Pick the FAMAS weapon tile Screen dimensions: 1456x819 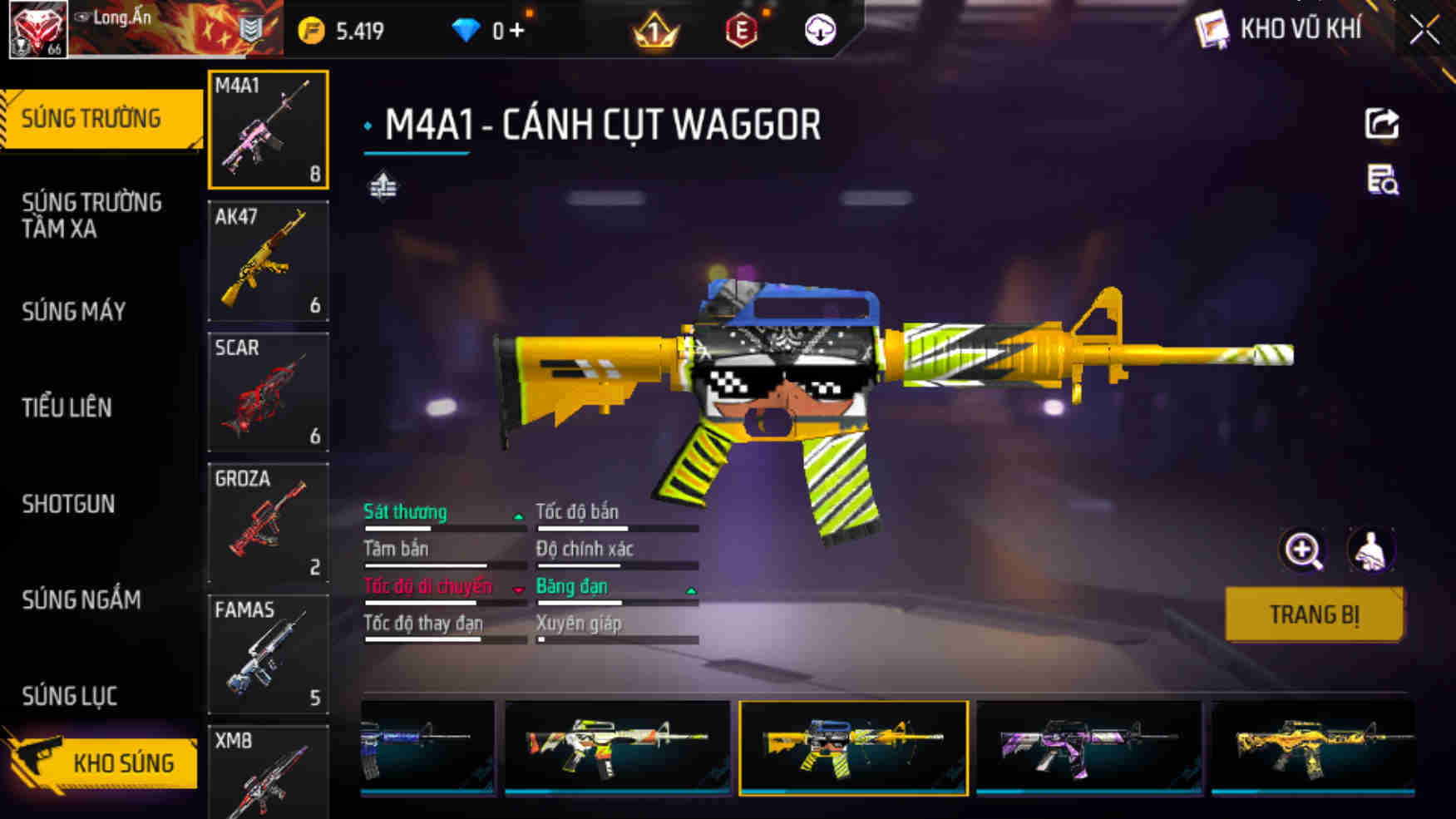[268, 654]
